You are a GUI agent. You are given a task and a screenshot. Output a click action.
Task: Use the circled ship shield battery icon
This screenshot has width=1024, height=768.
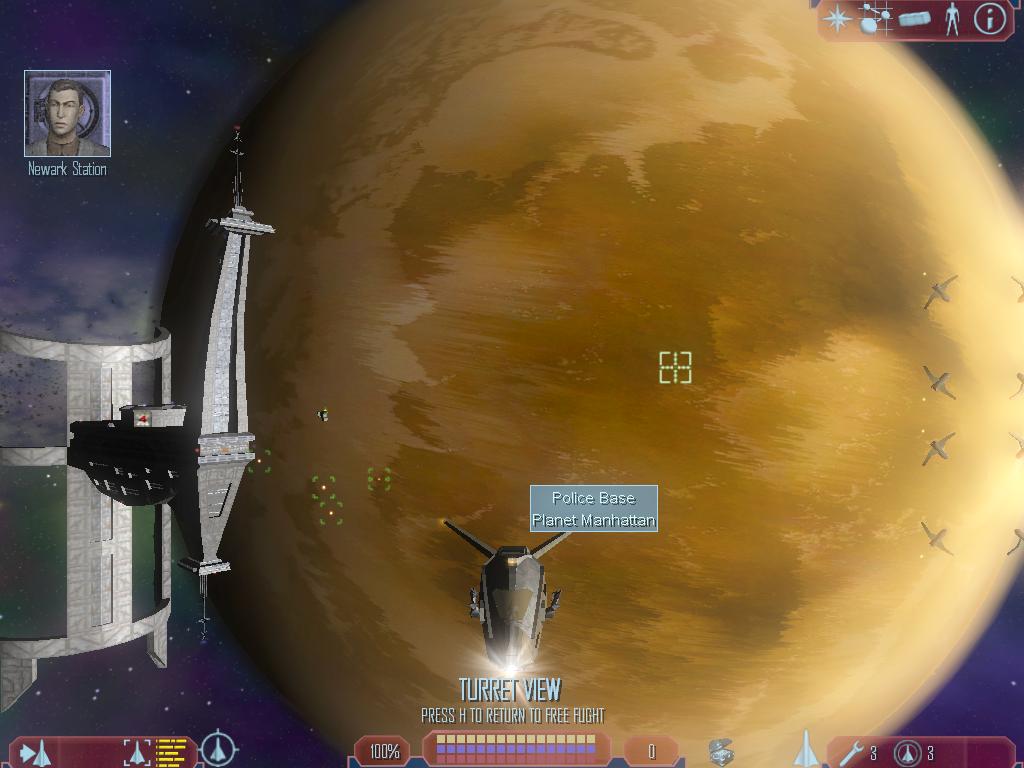[908, 752]
